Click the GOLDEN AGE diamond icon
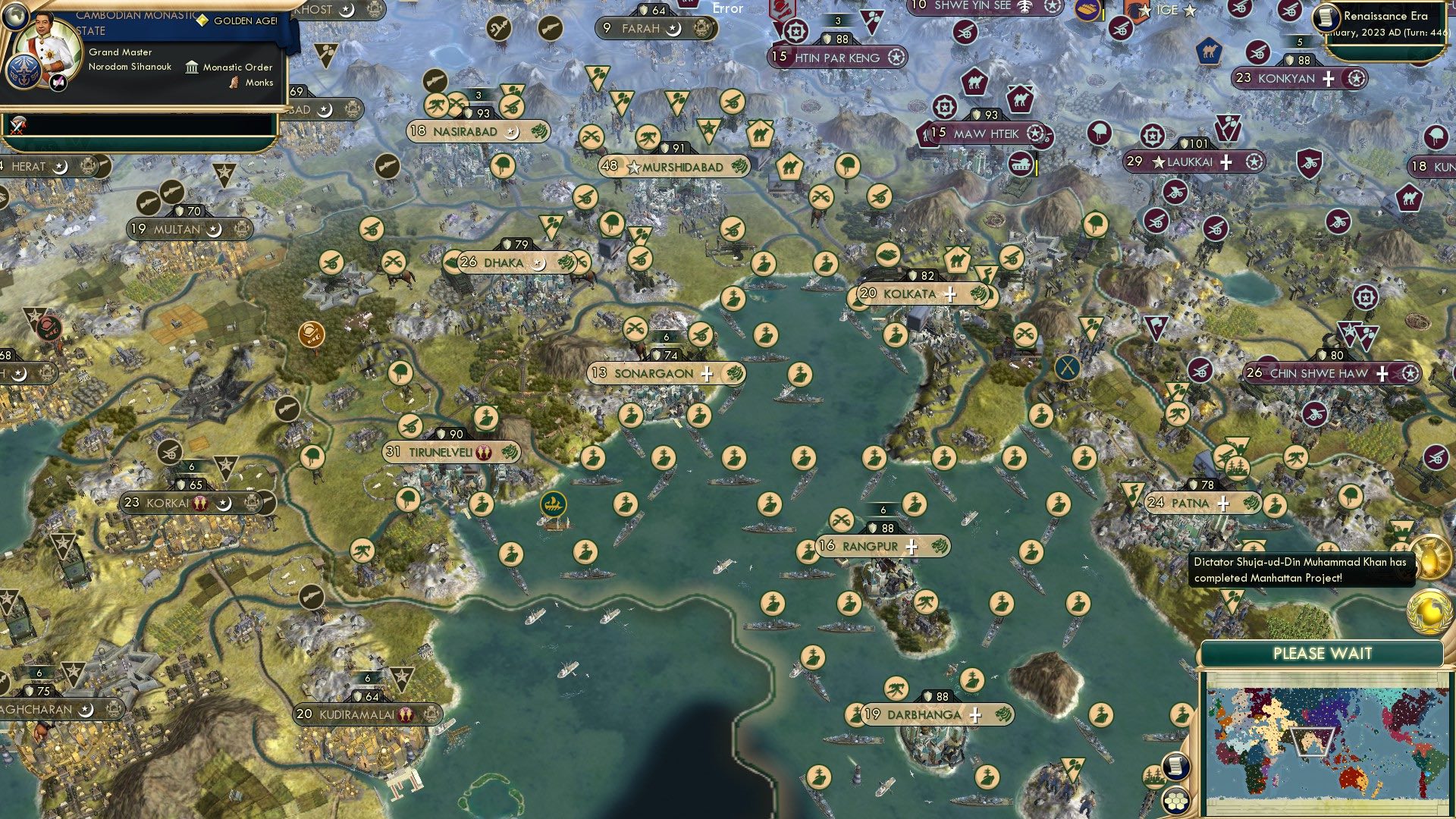Image resolution: width=1456 pixels, height=819 pixels. click(x=203, y=20)
